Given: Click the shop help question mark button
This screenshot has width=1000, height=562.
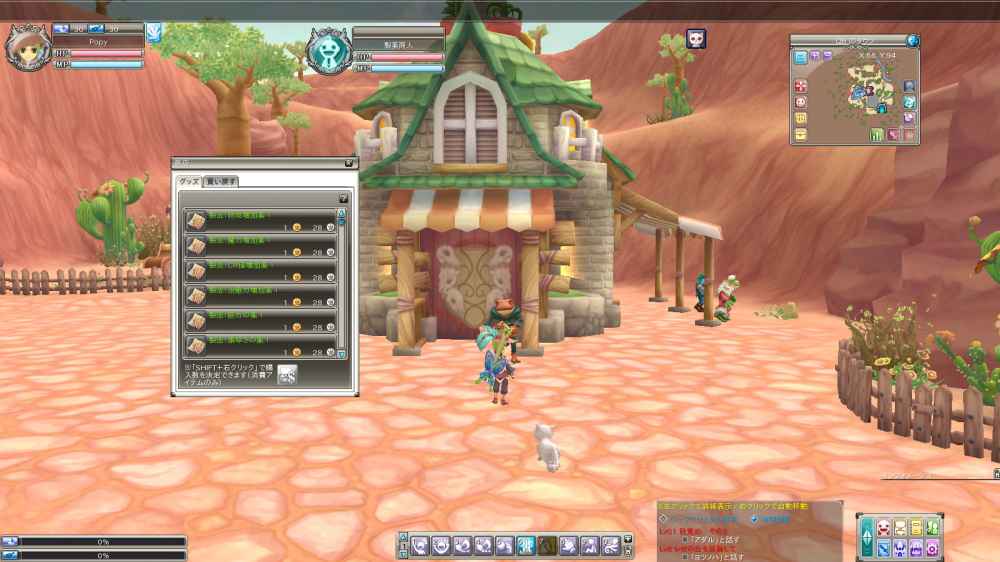Looking at the screenshot, I should (x=343, y=198).
